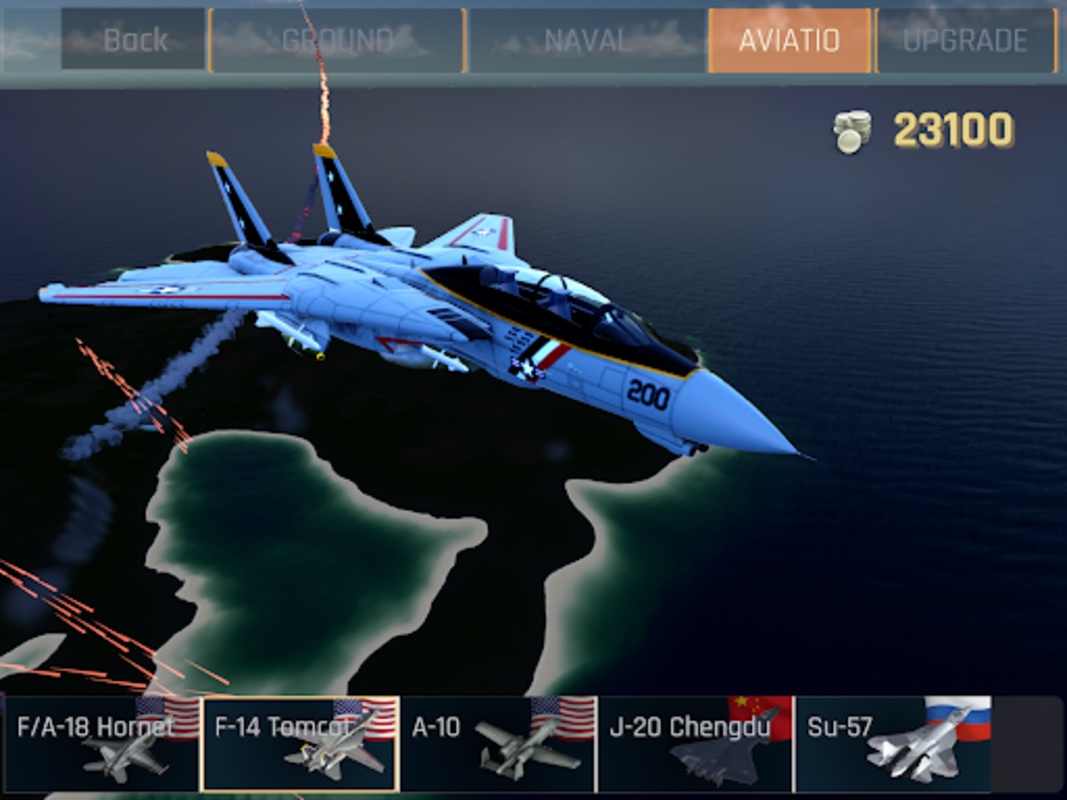1067x800 pixels.
Task: Go back using the Back button
Action: click(x=134, y=40)
